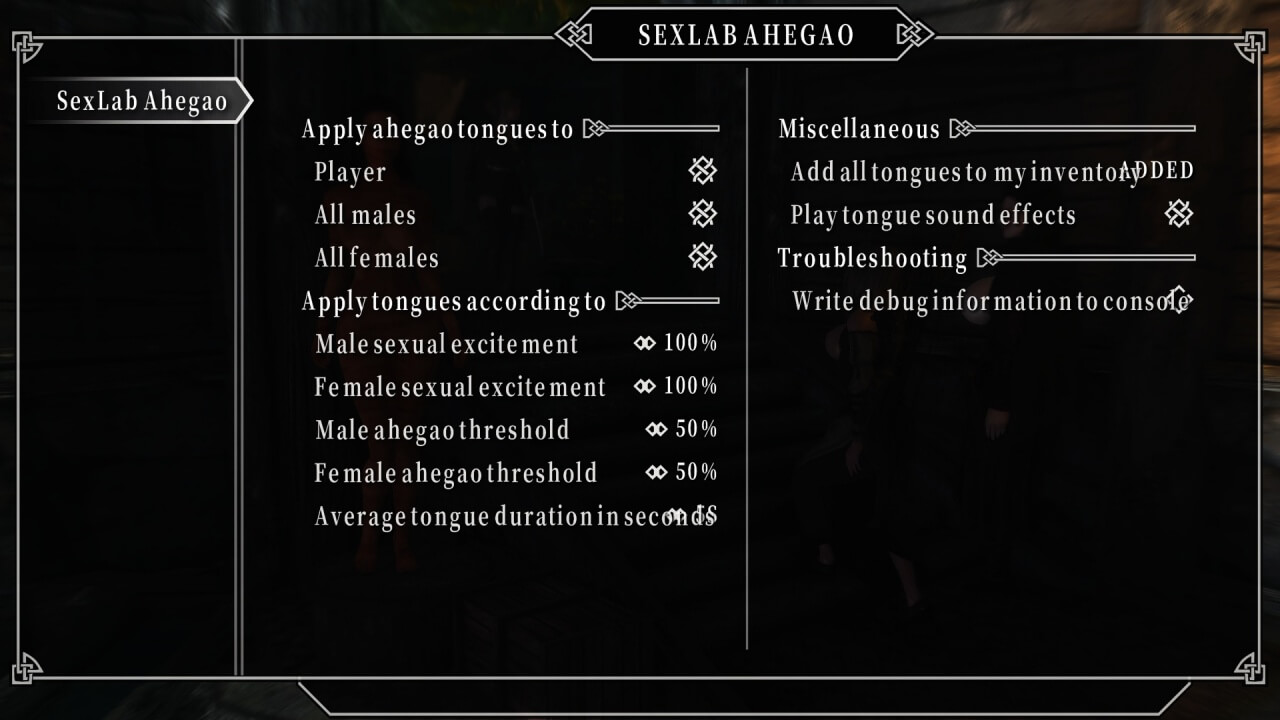Change the Female ahegao threshold value
The height and width of the screenshot is (720, 1280).
coord(682,473)
